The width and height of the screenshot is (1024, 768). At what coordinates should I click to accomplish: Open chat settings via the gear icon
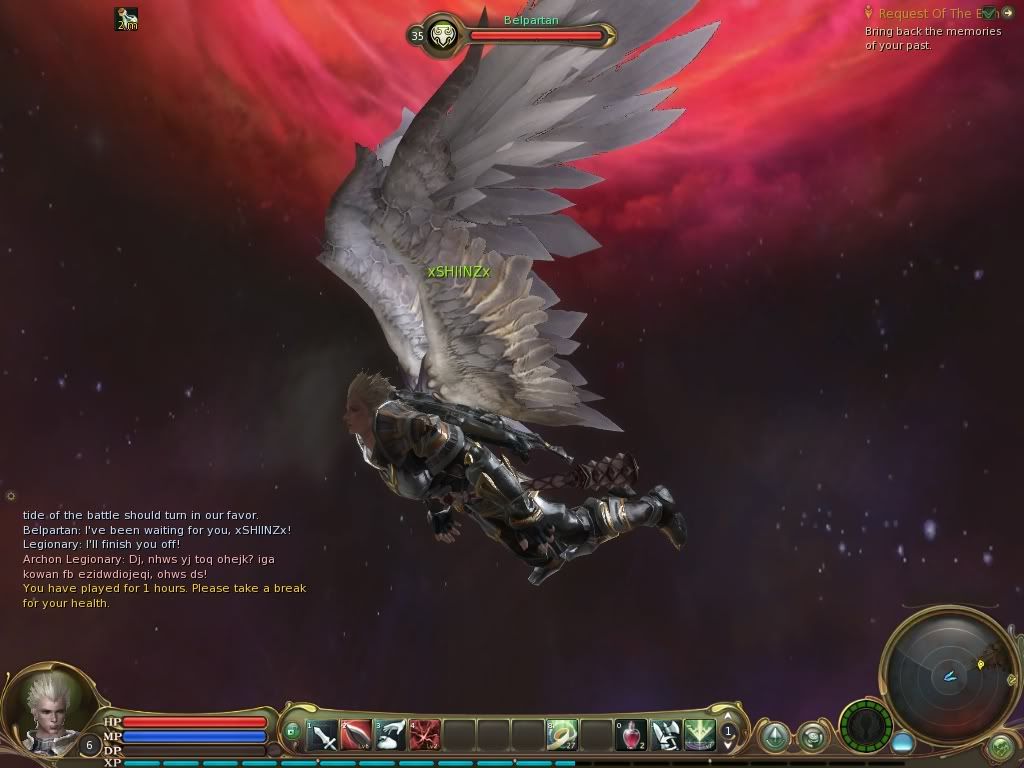(x=11, y=496)
